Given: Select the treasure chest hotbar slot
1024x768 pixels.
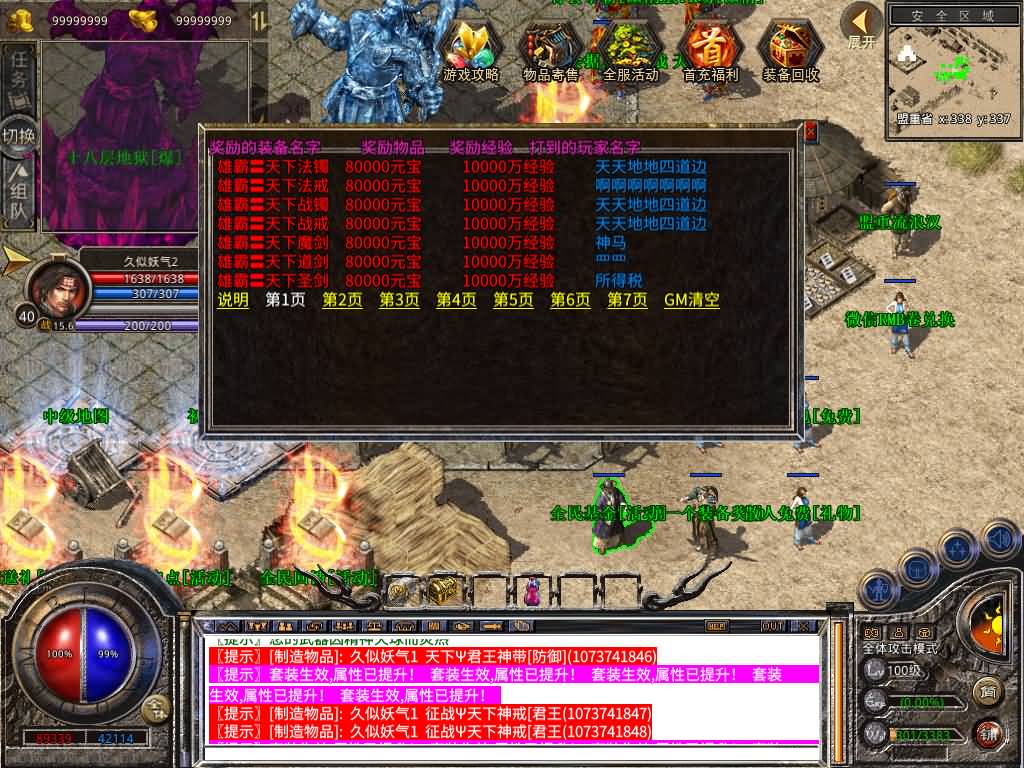Looking at the screenshot, I should click(x=444, y=591).
